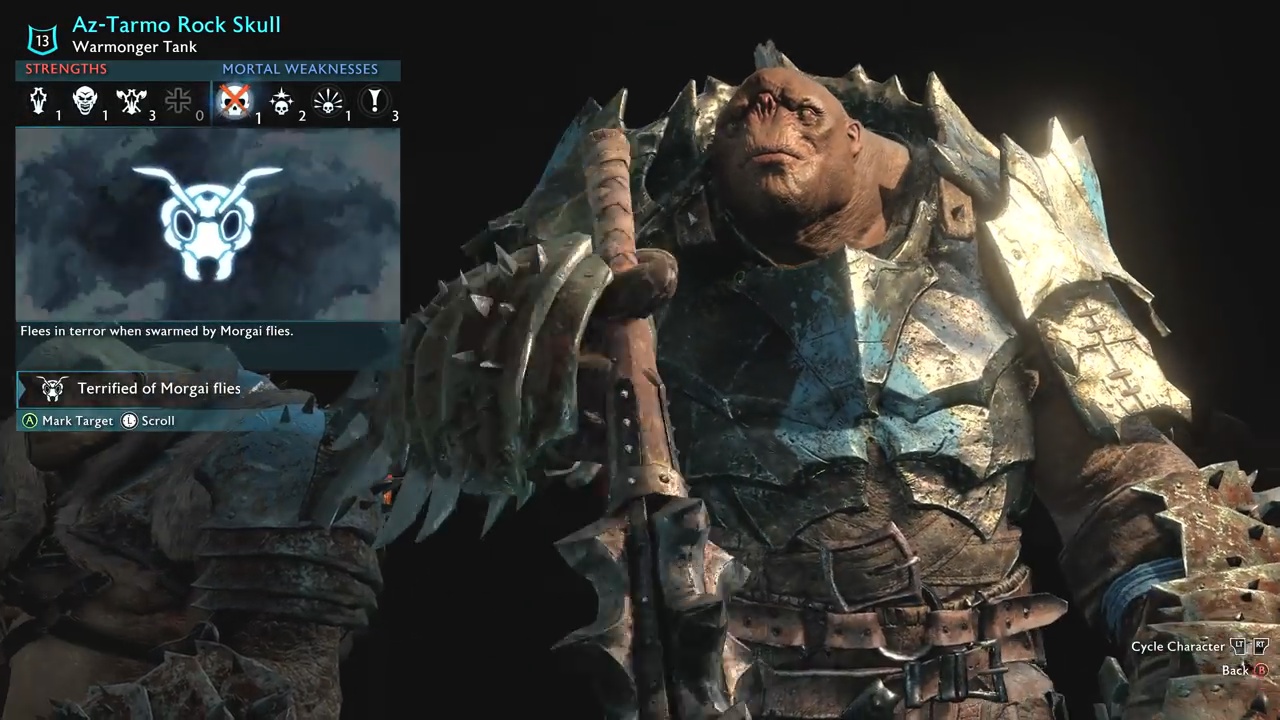Viewport: 1280px width, 720px height.
Task: Select the greyed-out cross strength icon
Action: 178,101
